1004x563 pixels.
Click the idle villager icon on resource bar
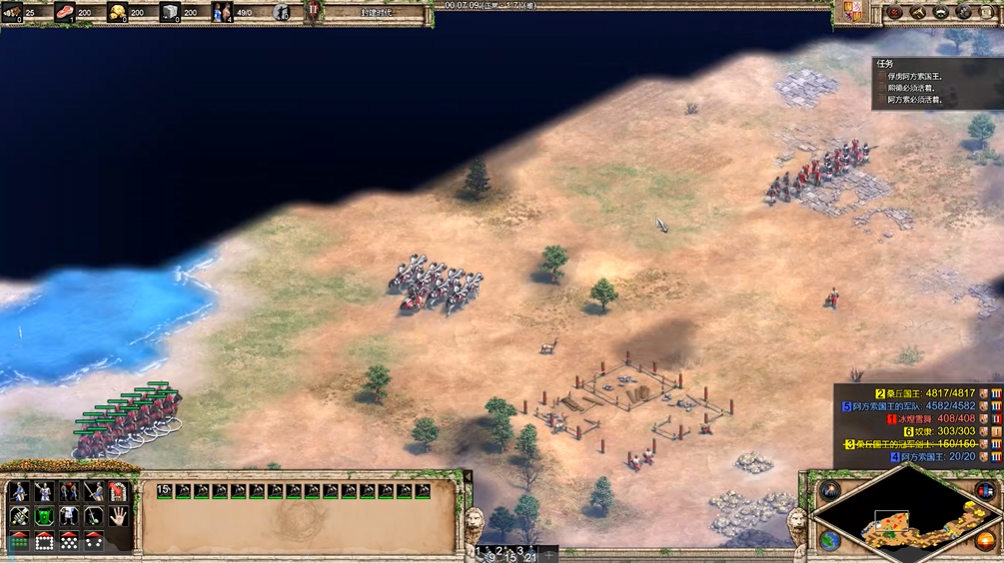point(281,13)
